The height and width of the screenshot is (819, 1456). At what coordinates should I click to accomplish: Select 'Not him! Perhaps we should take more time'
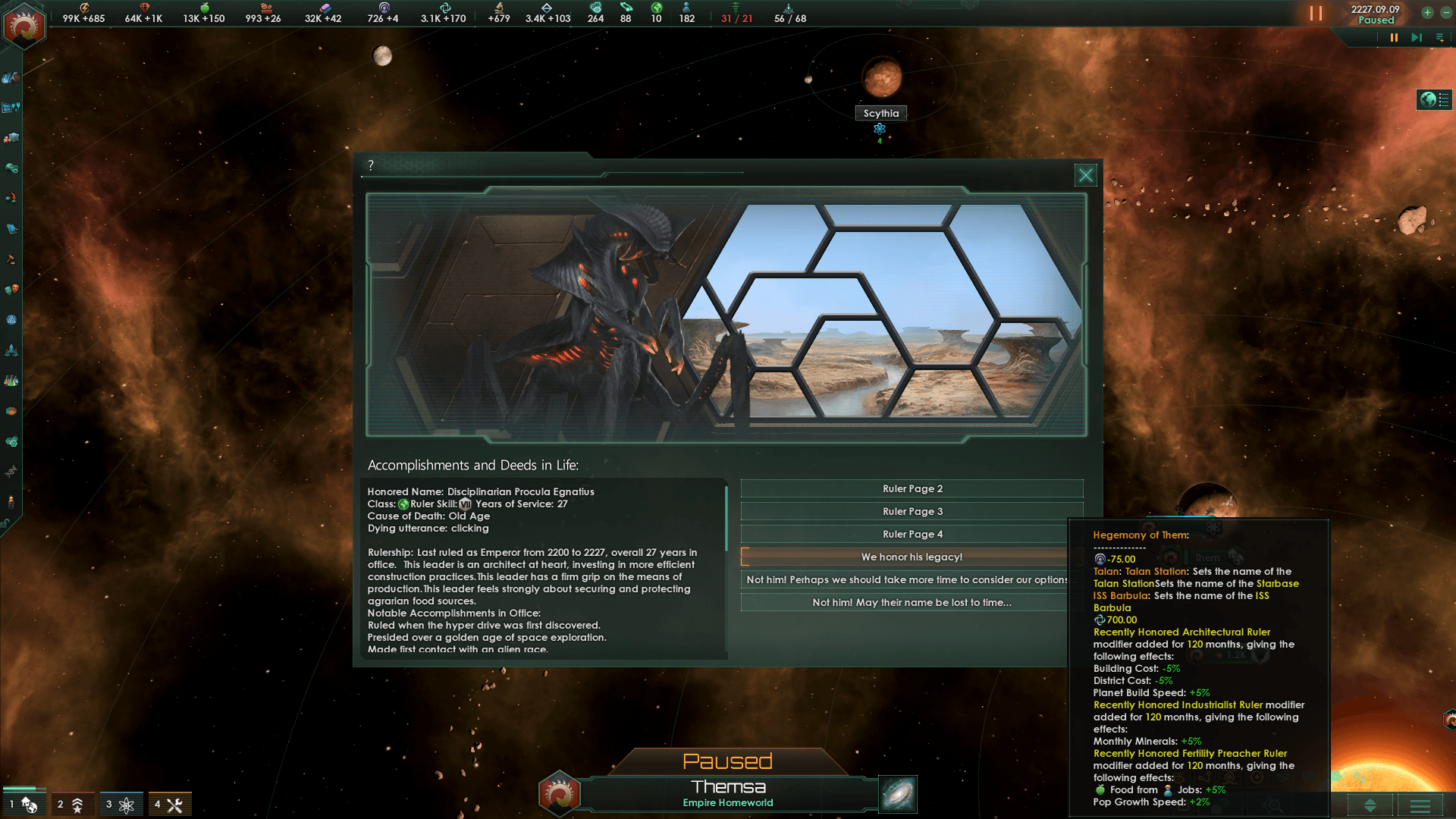[x=906, y=580]
